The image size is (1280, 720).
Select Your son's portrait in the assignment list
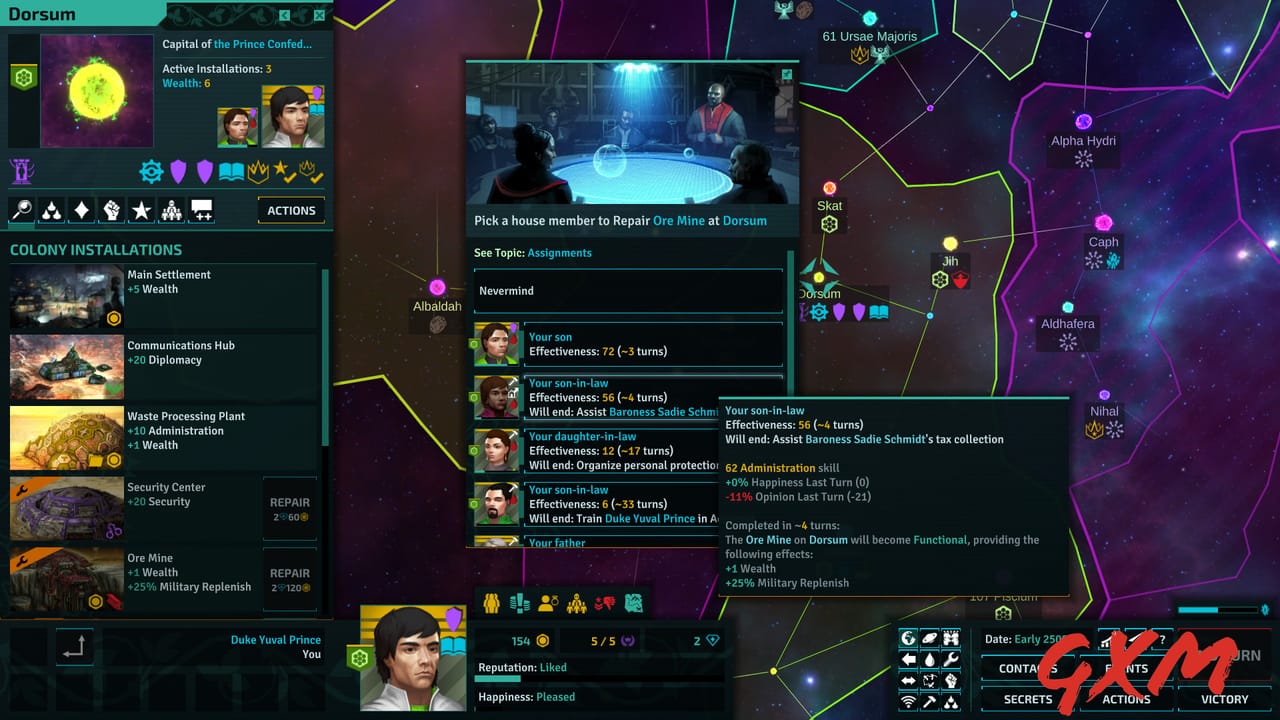pos(497,344)
